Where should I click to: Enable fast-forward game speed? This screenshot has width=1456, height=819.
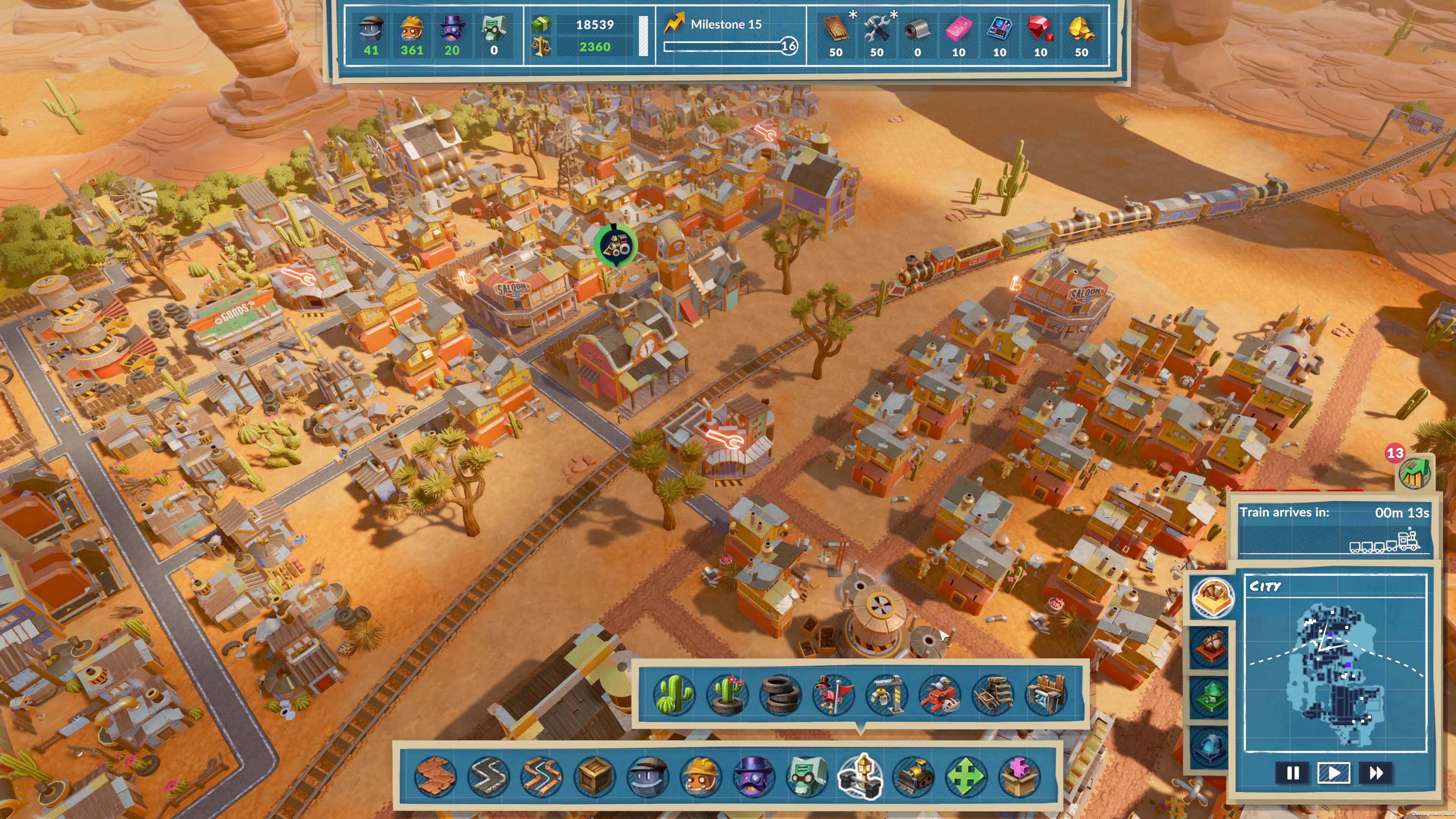pos(1376,774)
